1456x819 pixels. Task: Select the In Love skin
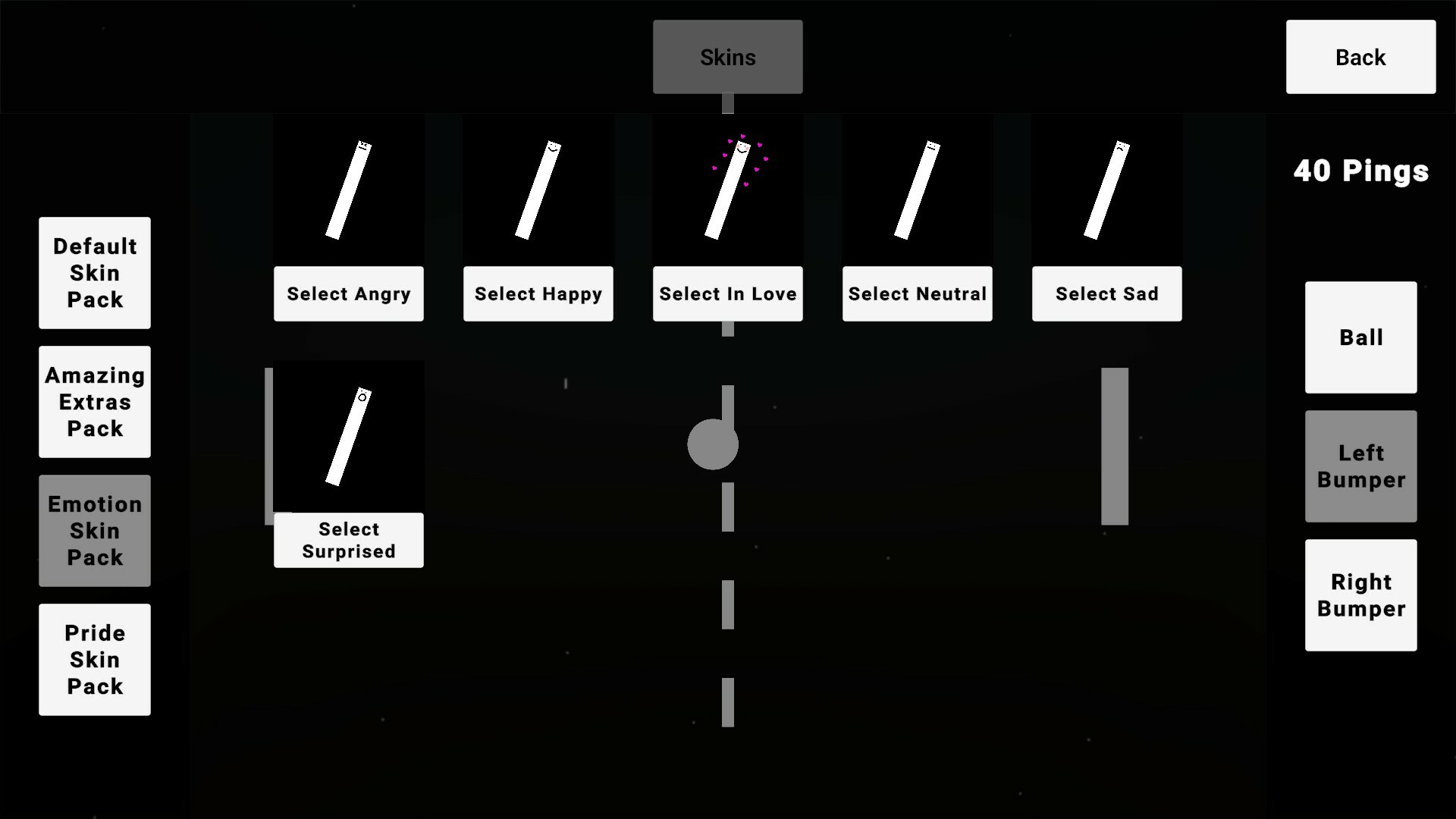tap(727, 293)
